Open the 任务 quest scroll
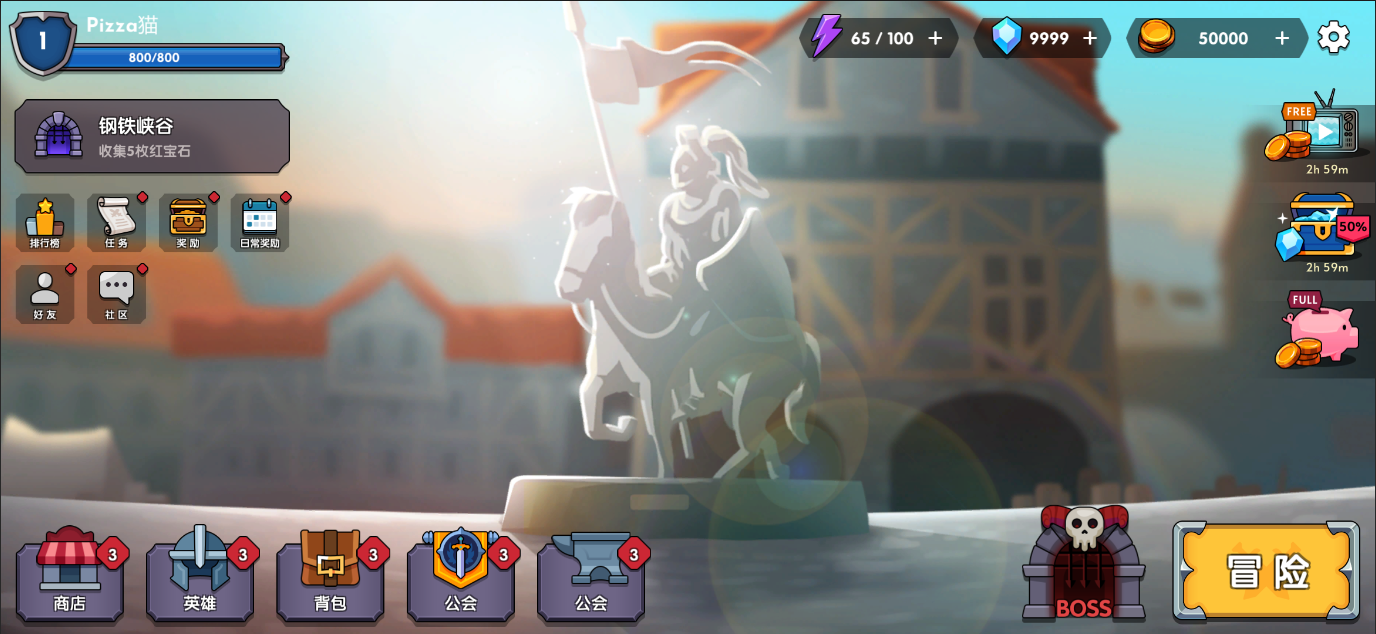Image resolution: width=1376 pixels, height=634 pixels. click(x=117, y=222)
